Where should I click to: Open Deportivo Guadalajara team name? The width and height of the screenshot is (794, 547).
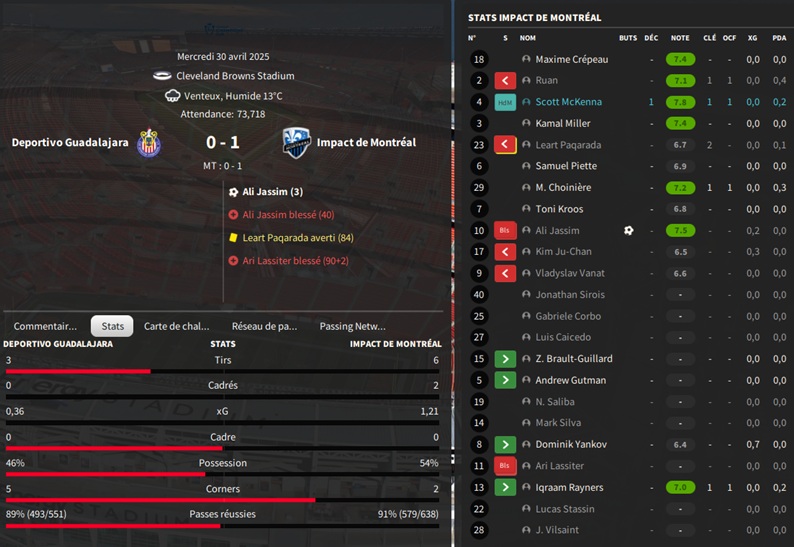[70, 143]
